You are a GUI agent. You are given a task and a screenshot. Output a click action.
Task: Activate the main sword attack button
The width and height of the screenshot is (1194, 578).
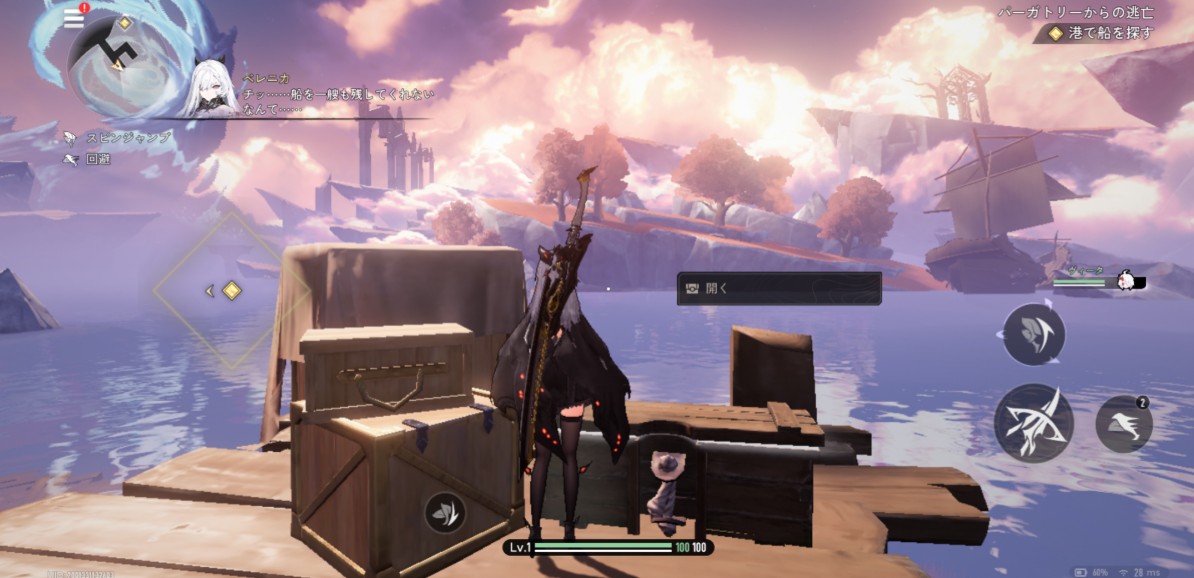click(1033, 423)
